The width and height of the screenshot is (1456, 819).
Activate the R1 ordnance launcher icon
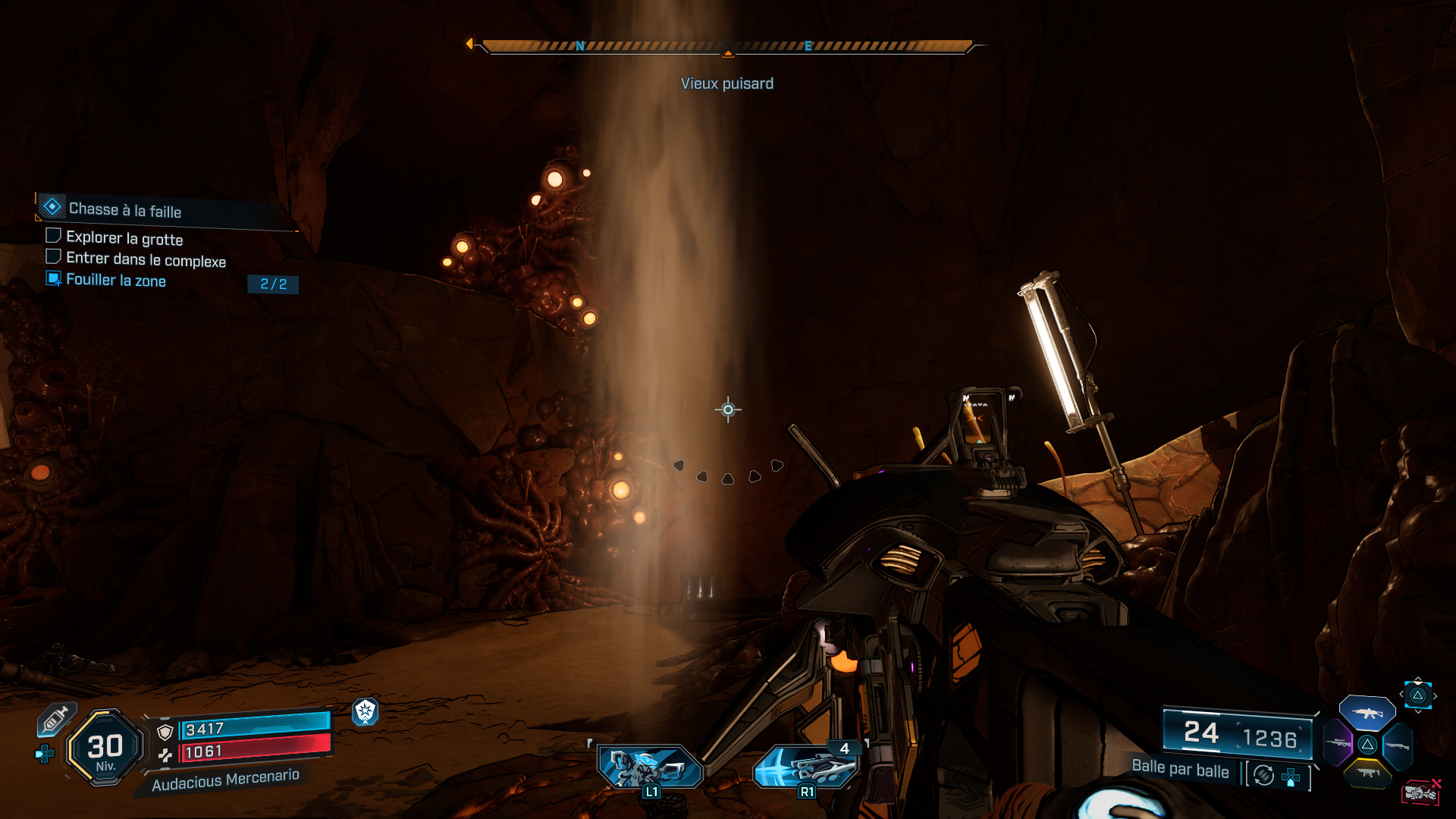[806, 767]
